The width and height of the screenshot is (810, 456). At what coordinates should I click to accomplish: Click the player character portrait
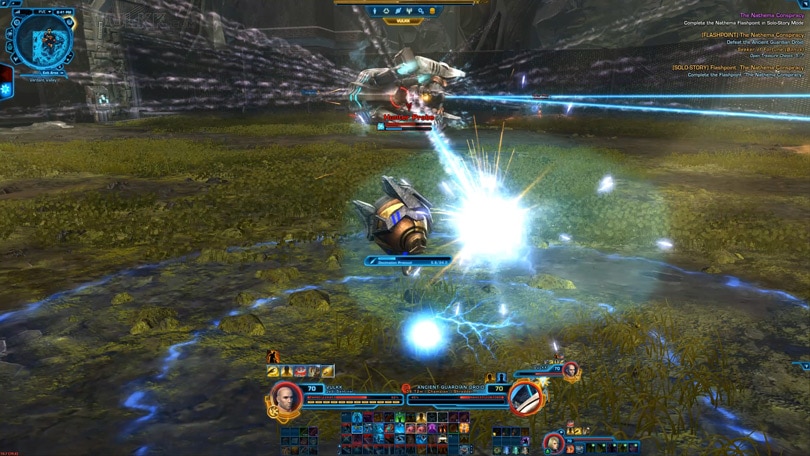pos(286,397)
